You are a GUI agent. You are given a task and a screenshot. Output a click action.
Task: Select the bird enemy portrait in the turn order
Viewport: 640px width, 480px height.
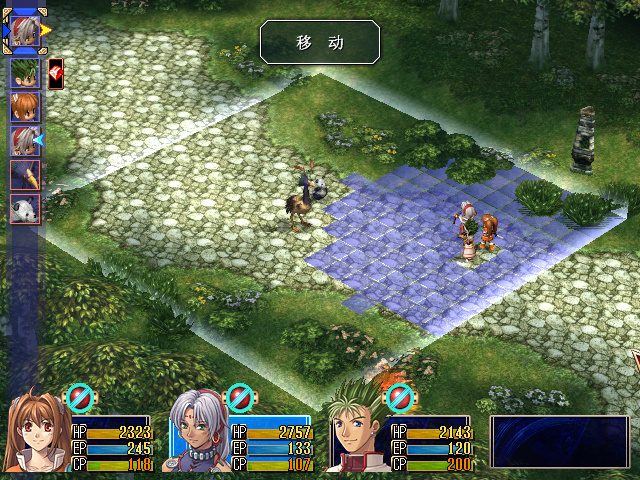(x=24, y=175)
